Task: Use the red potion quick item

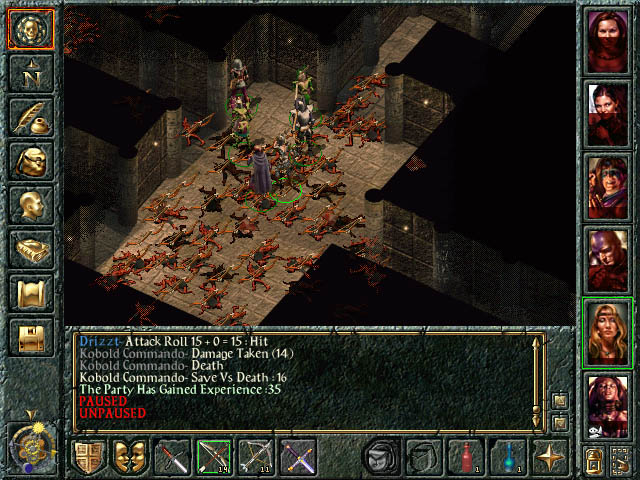Action: pyautogui.click(x=466, y=458)
